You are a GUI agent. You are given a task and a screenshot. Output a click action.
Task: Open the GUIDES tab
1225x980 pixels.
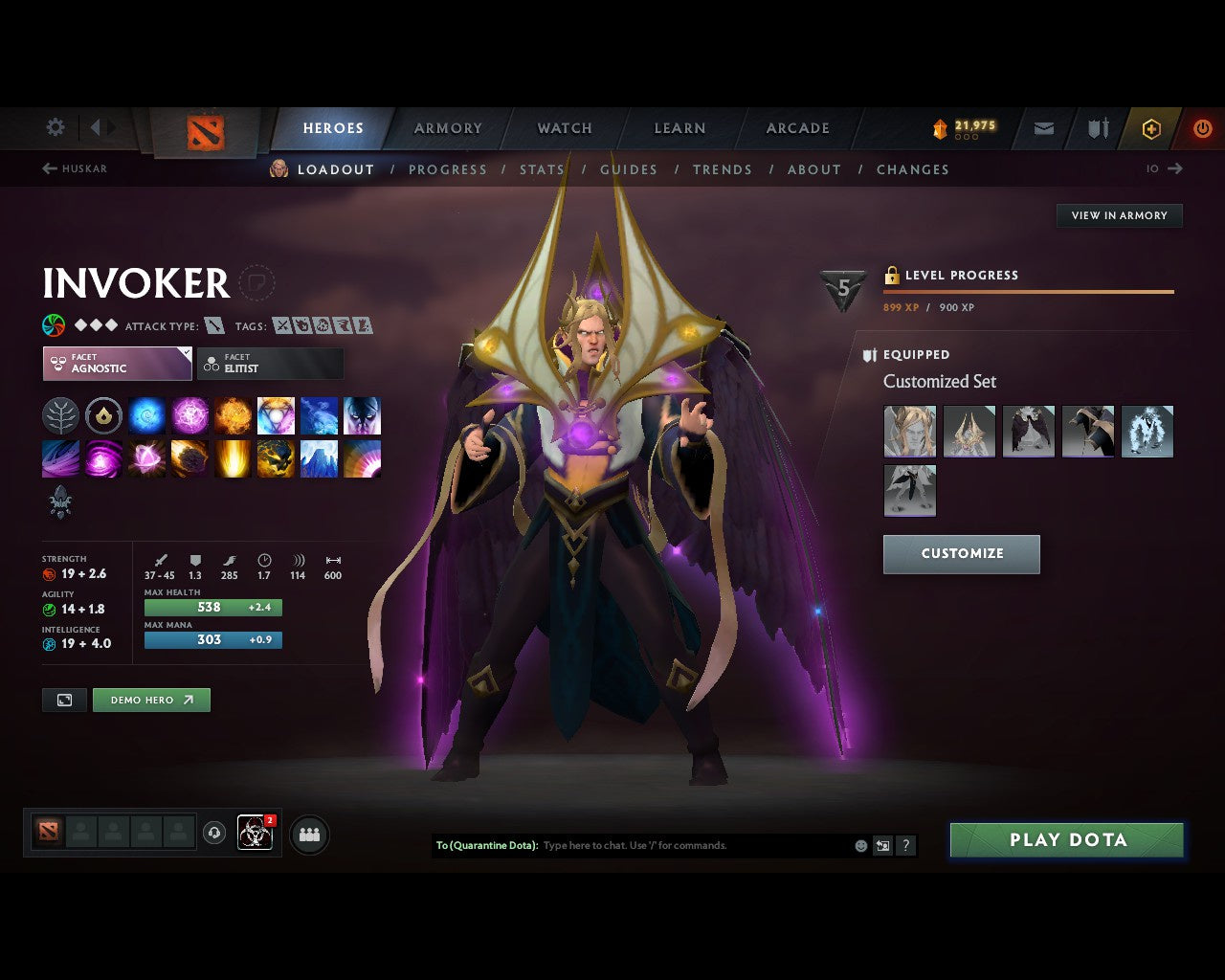click(629, 169)
